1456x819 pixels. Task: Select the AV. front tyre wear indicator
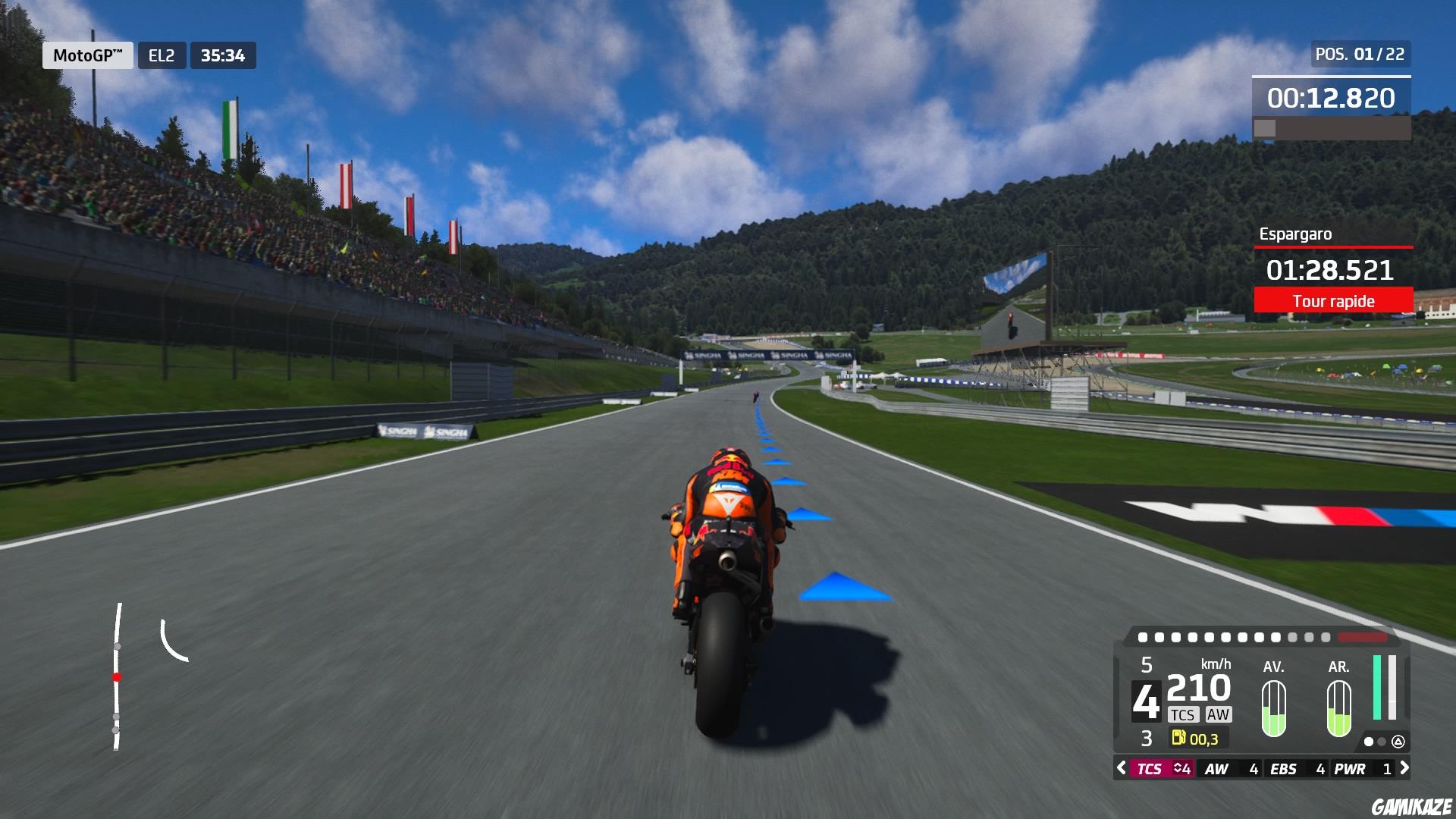[1274, 709]
